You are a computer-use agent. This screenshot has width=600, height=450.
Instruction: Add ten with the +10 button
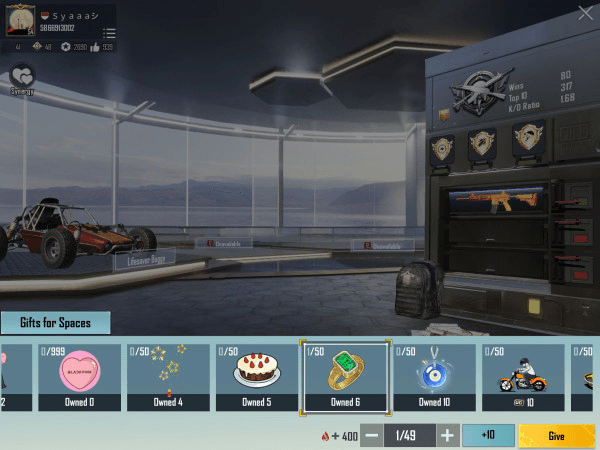pos(487,436)
